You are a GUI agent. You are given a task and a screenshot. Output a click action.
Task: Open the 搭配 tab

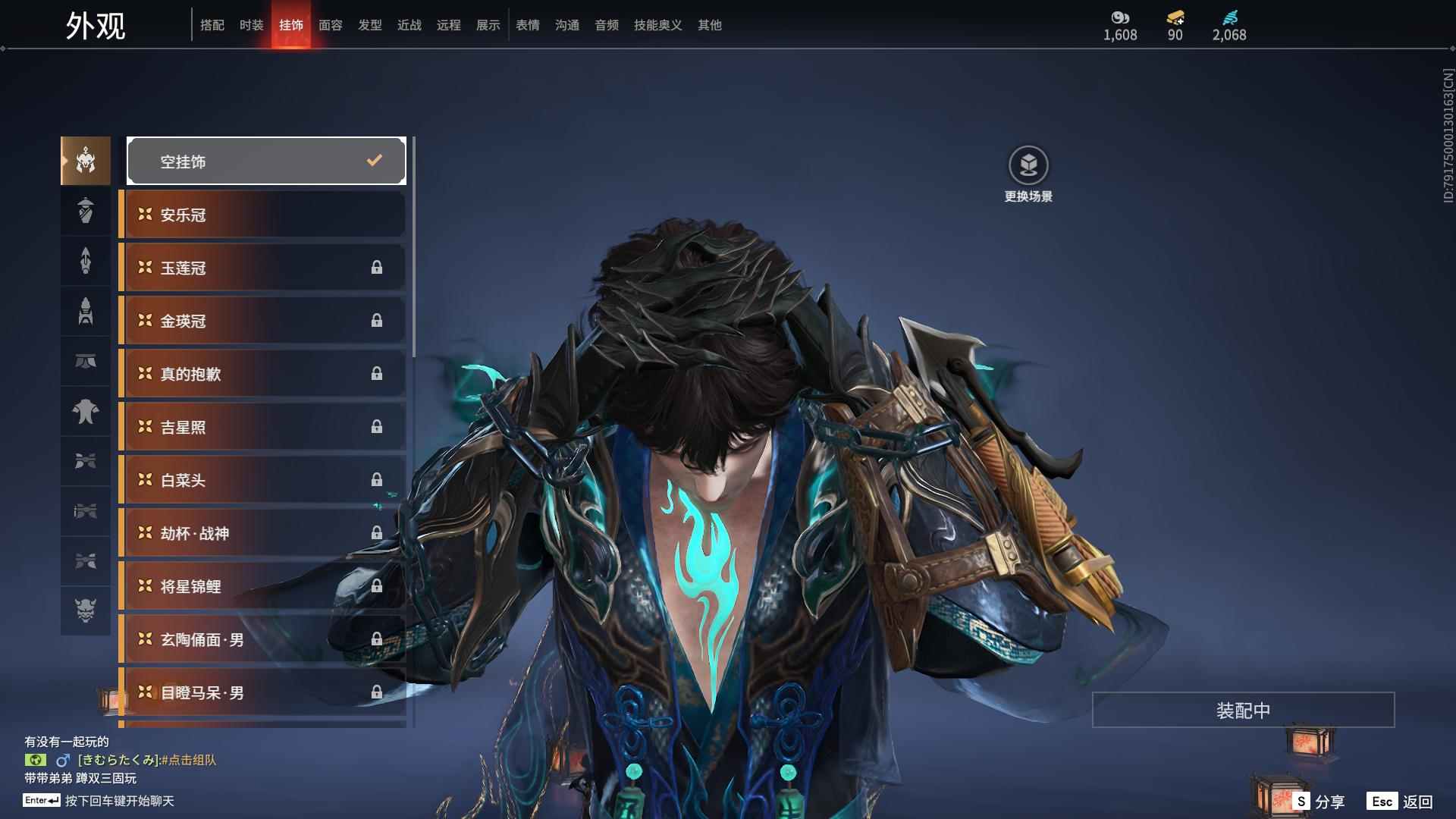point(212,25)
